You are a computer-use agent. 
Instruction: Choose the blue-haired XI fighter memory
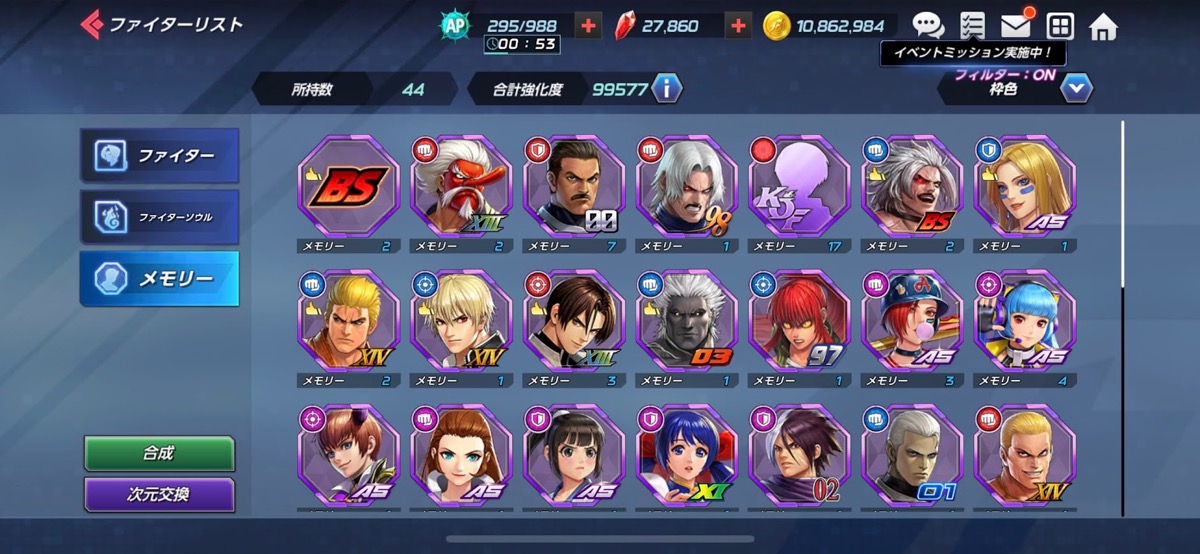coord(686,455)
